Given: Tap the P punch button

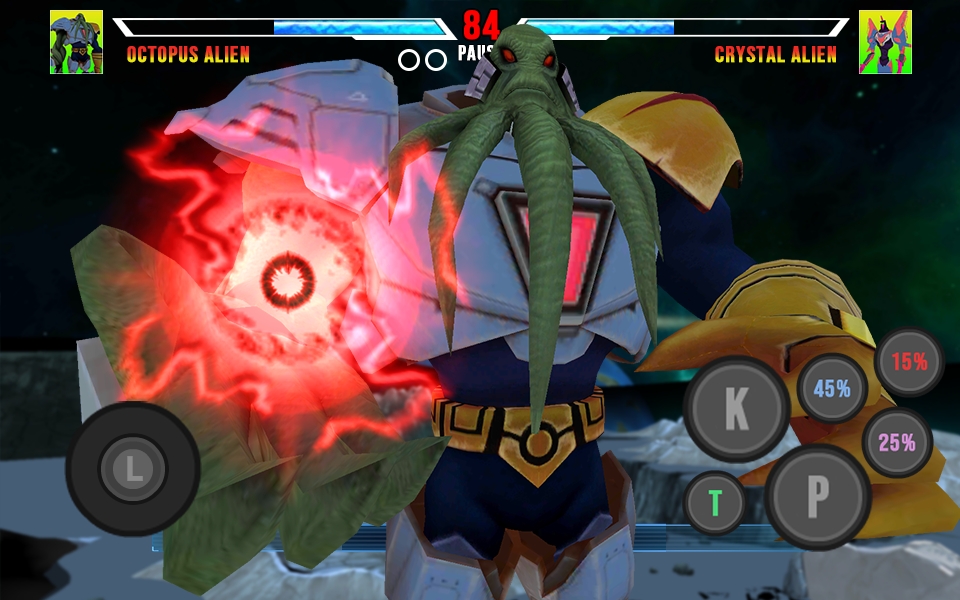Looking at the screenshot, I should pyautogui.click(x=818, y=494).
